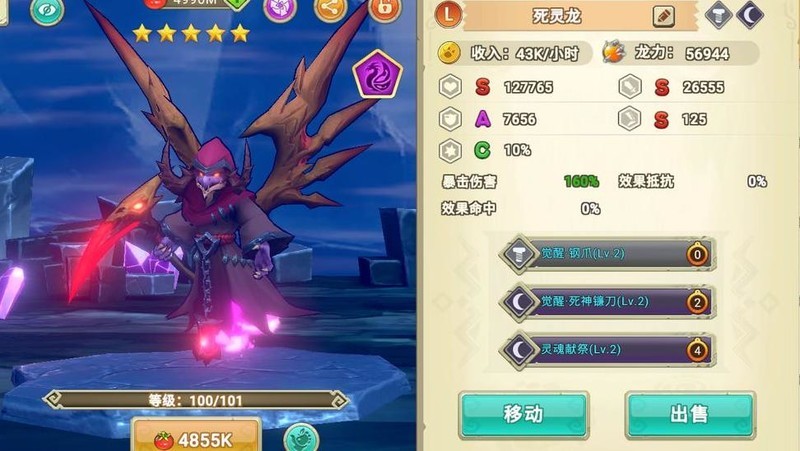The height and width of the screenshot is (451, 800).
Task: Click the steel claw element diamond icon
Action: (718, 15)
